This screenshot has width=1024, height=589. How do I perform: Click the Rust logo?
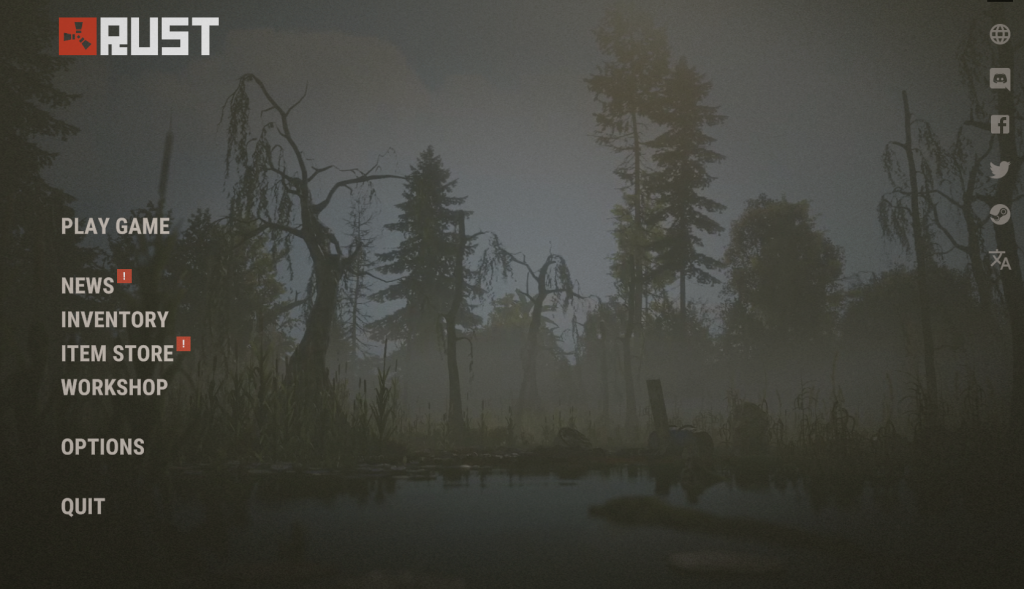click(x=138, y=36)
